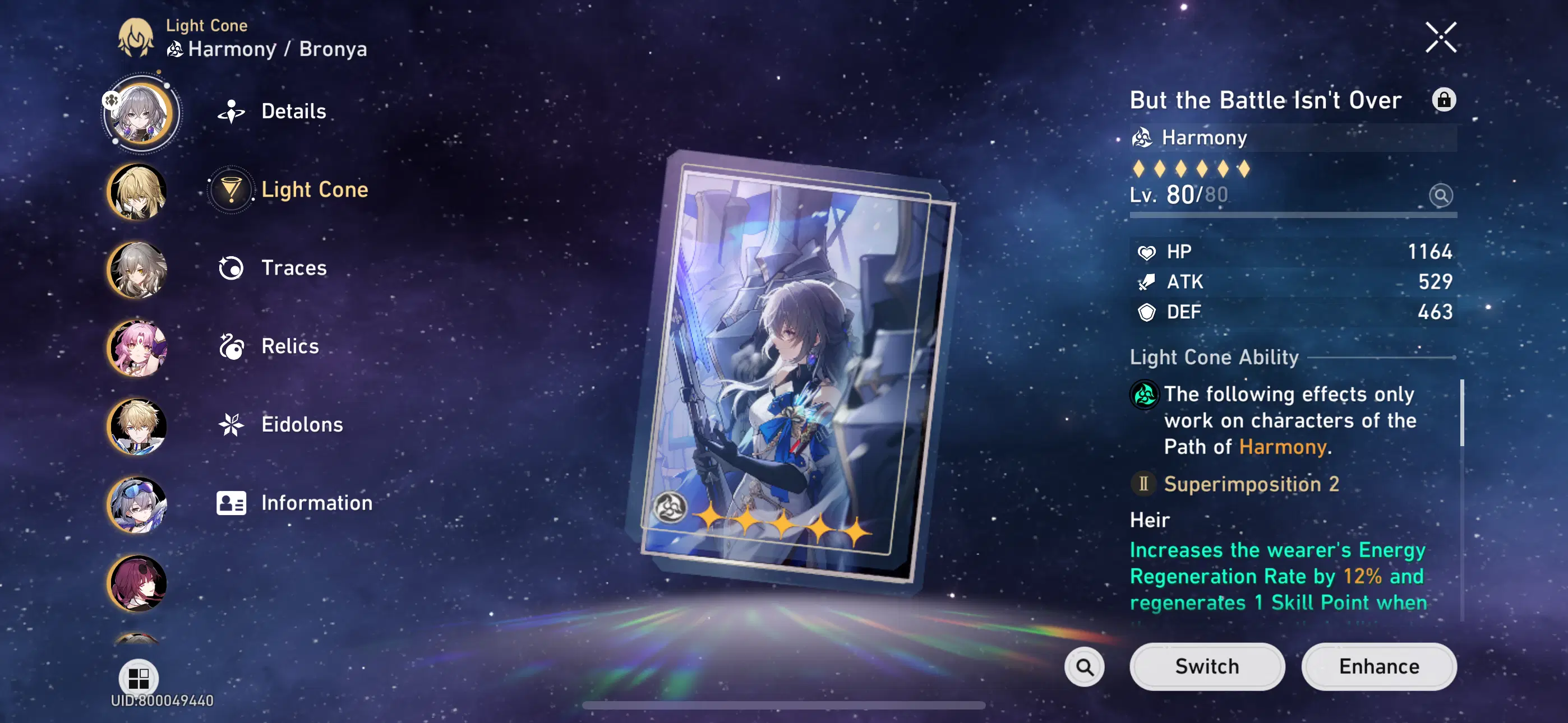Tap the Switch button

[1207, 666]
